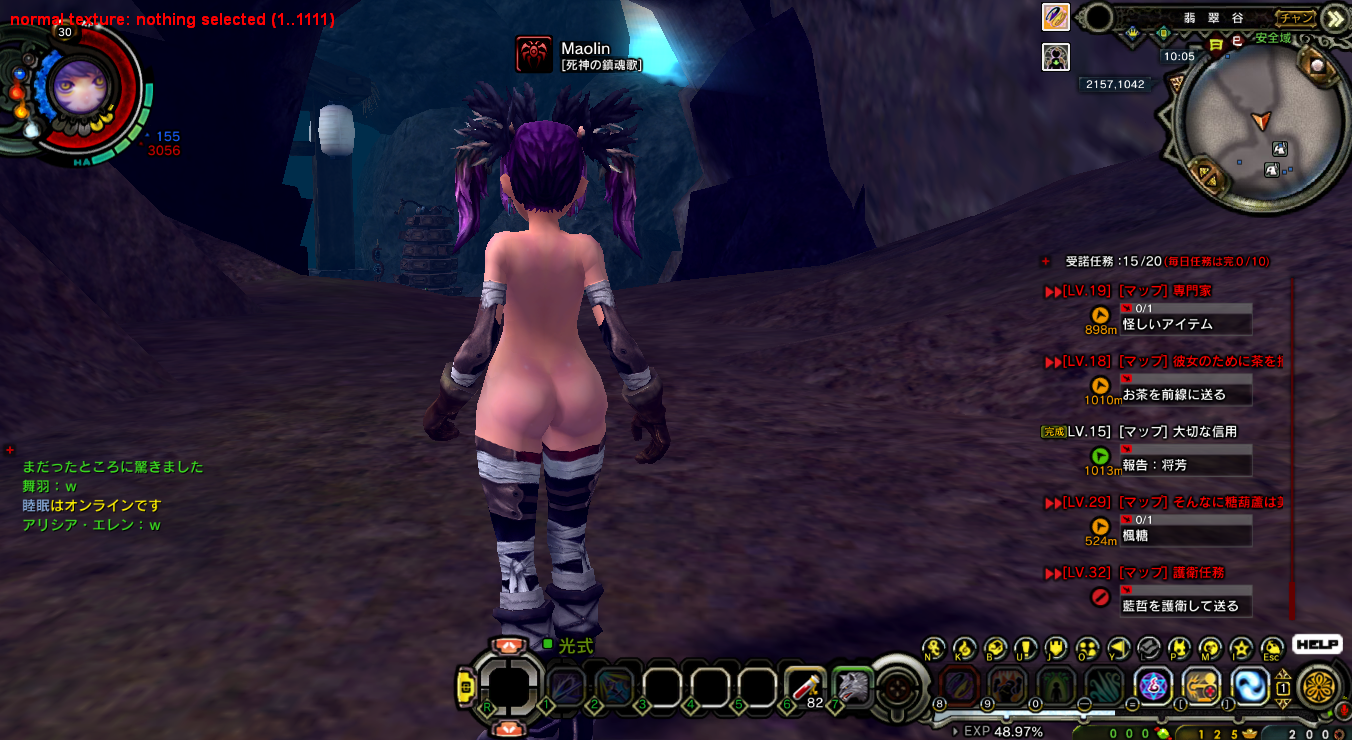1352x740 pixels.
Task: Select the お茶を前線に送る quest objective
Action: pos(1185,394)
